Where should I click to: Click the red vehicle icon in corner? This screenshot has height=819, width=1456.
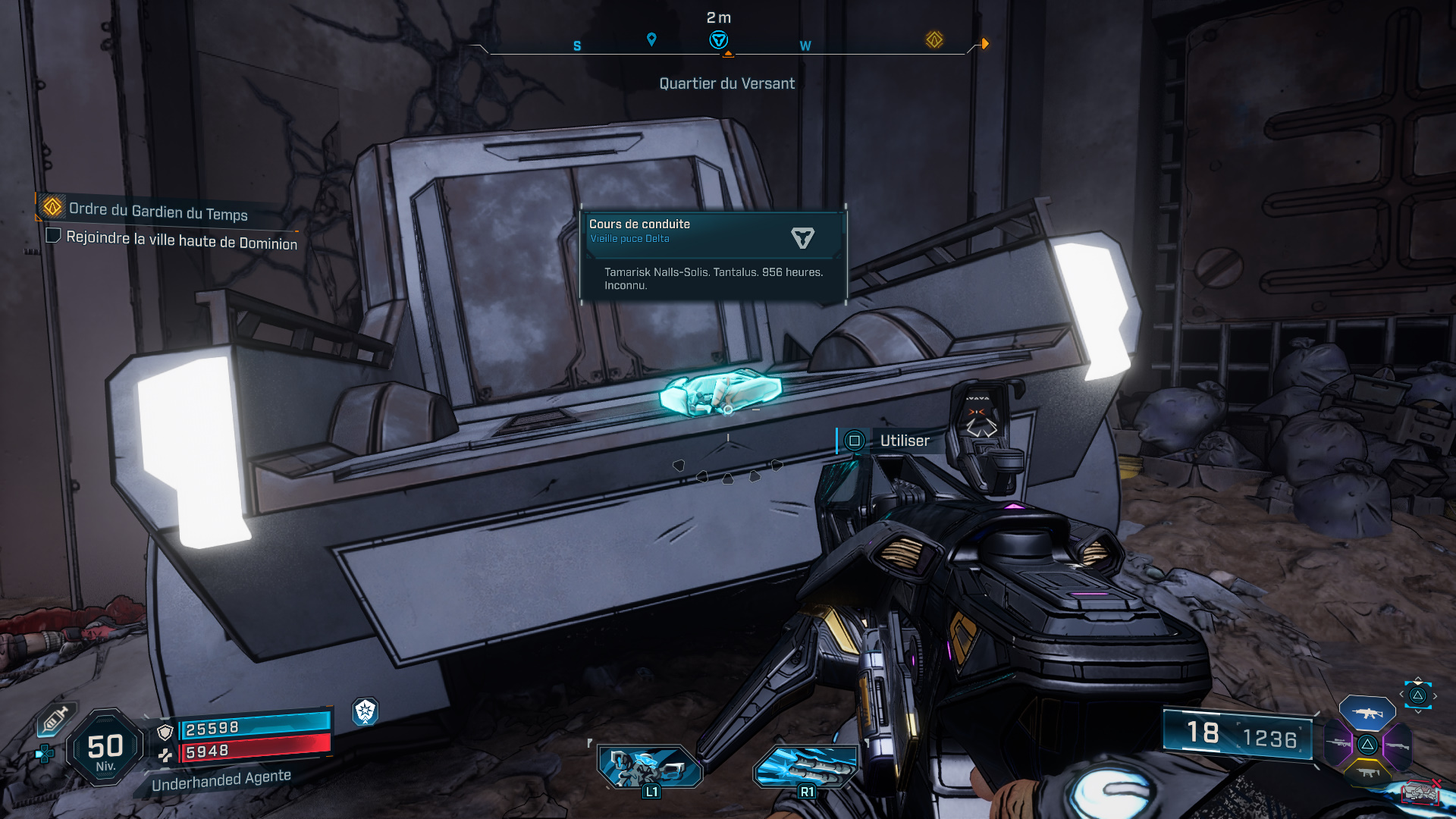[1420, 793]
